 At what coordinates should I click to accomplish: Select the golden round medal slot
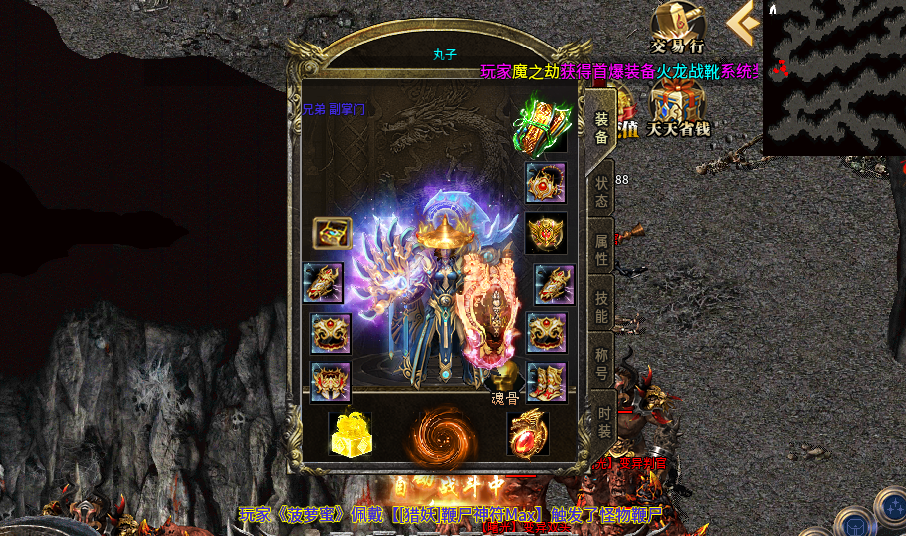point(546,232)
